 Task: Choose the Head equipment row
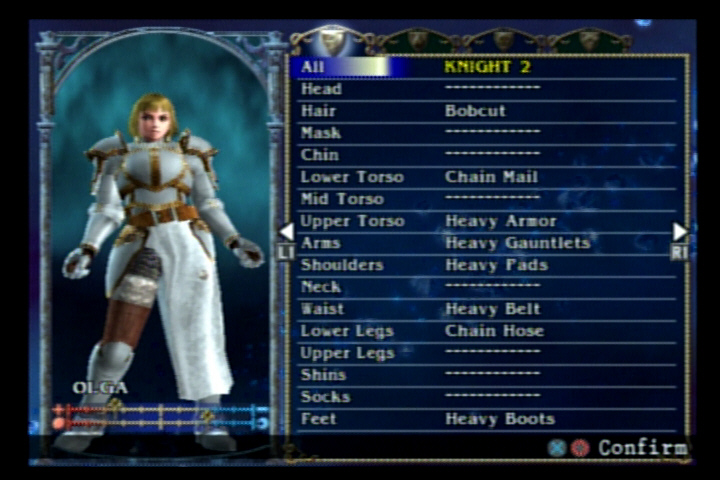488,89
